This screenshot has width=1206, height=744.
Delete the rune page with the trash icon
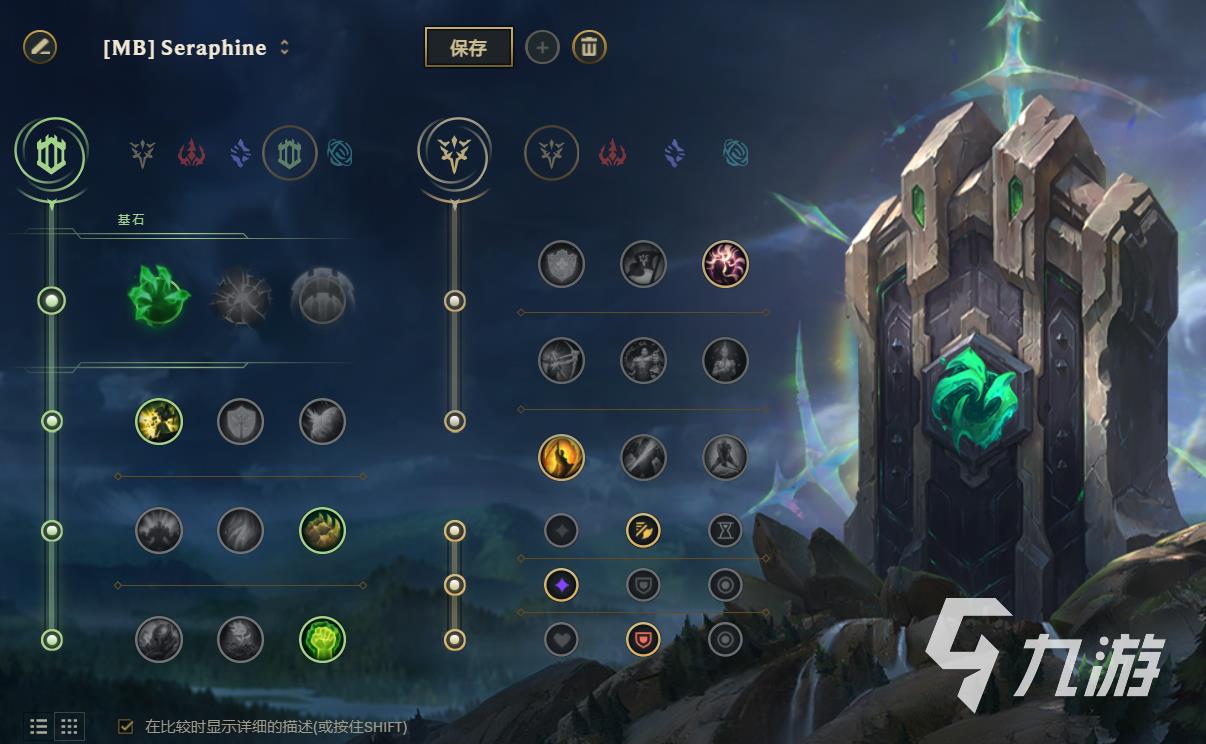tap(589, 47)
